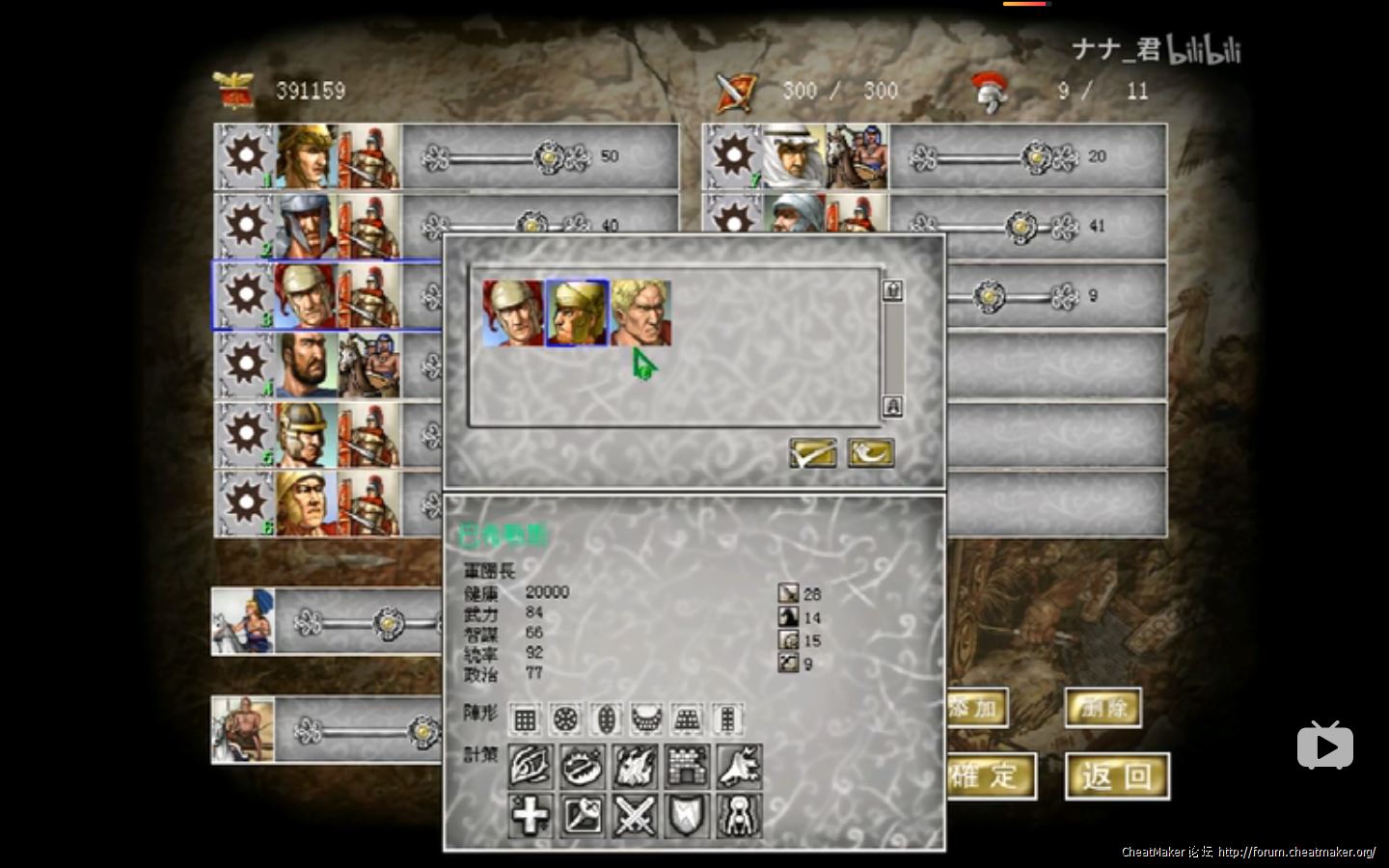Pick the highlighted gold-helmet general portrait
Screen dimensions: 1389x868
[x=577, y=312]
